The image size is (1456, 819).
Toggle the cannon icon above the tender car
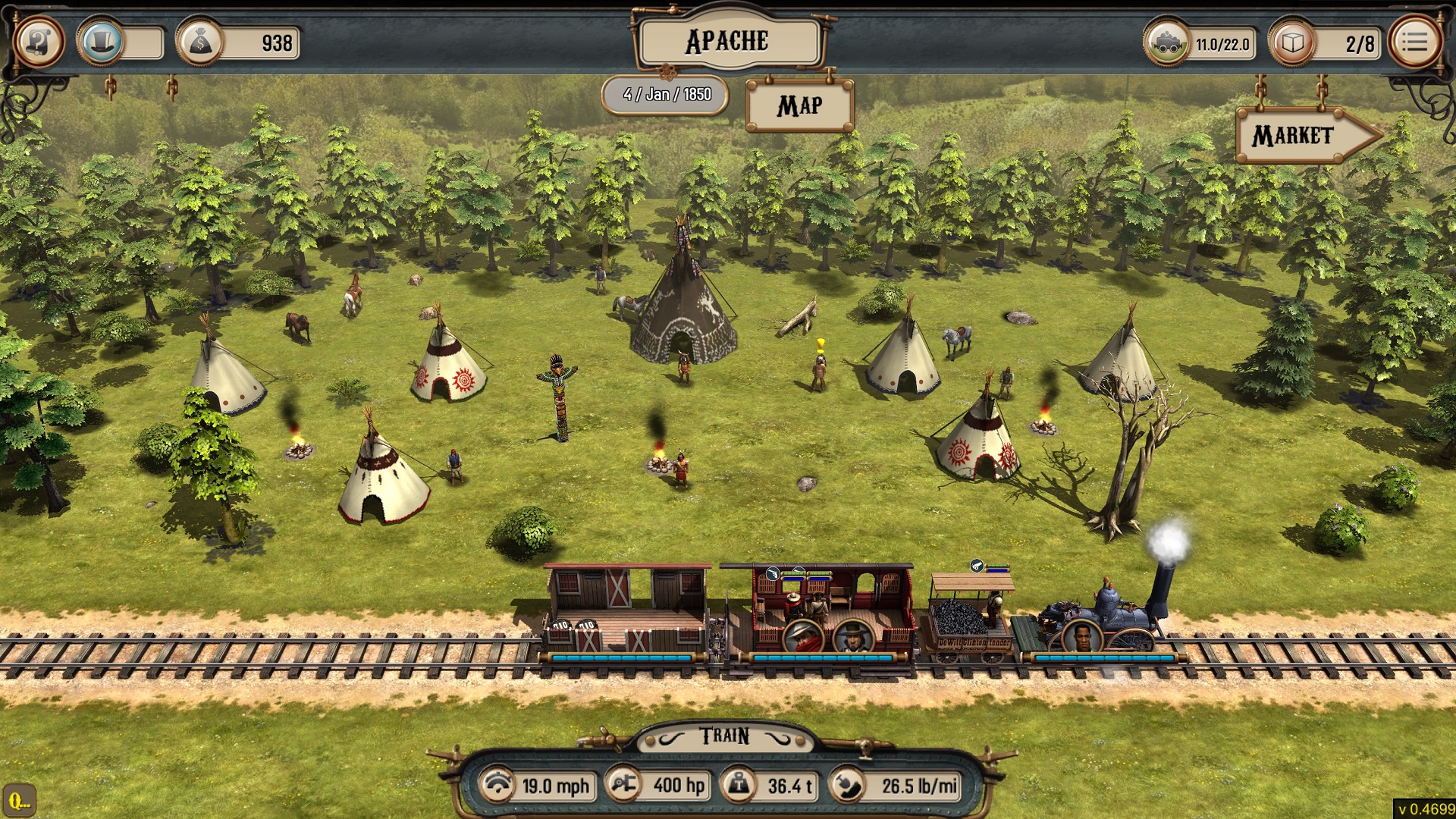coord(977,566)
